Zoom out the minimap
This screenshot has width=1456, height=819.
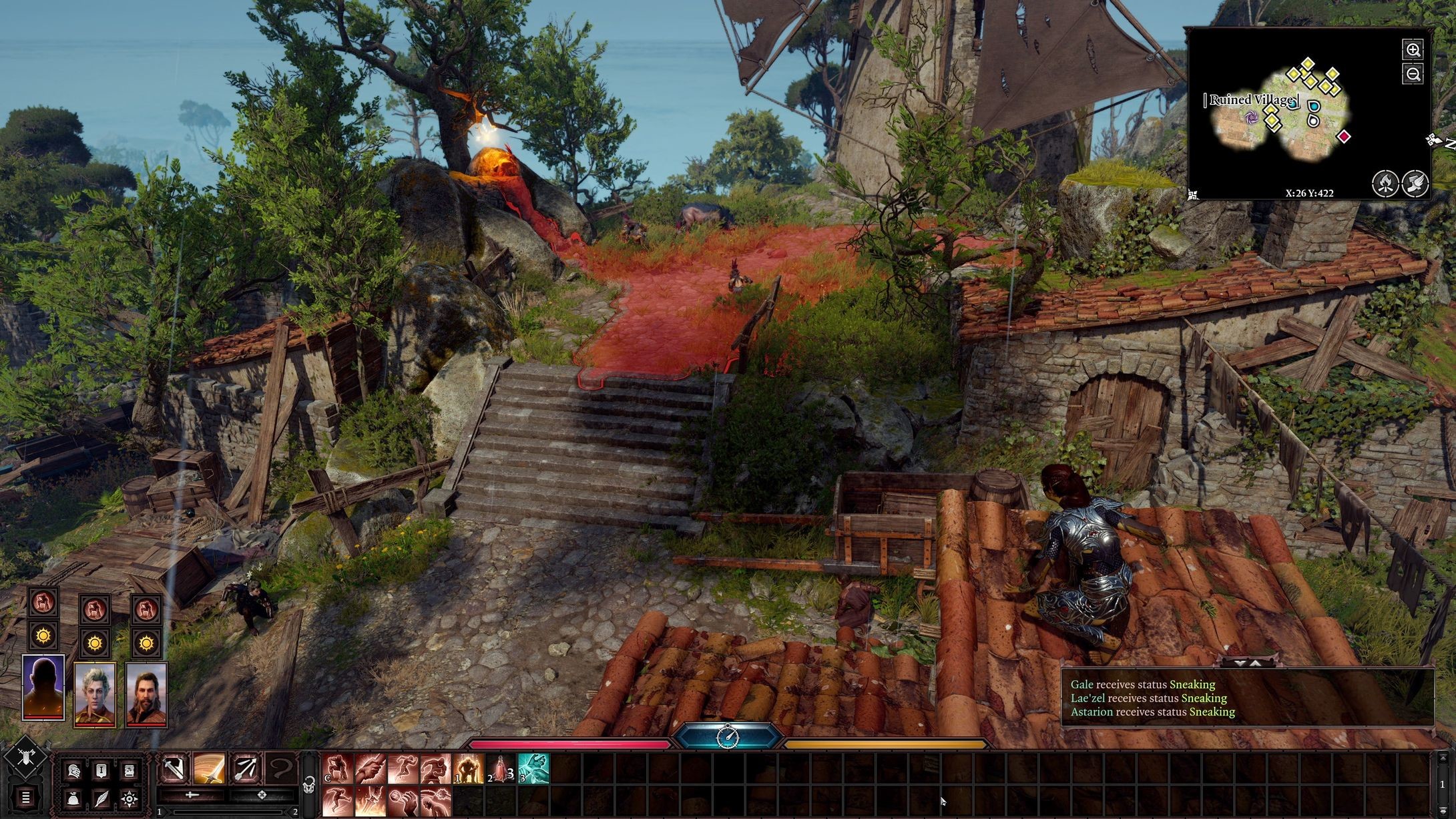[x=1413, y=74]
